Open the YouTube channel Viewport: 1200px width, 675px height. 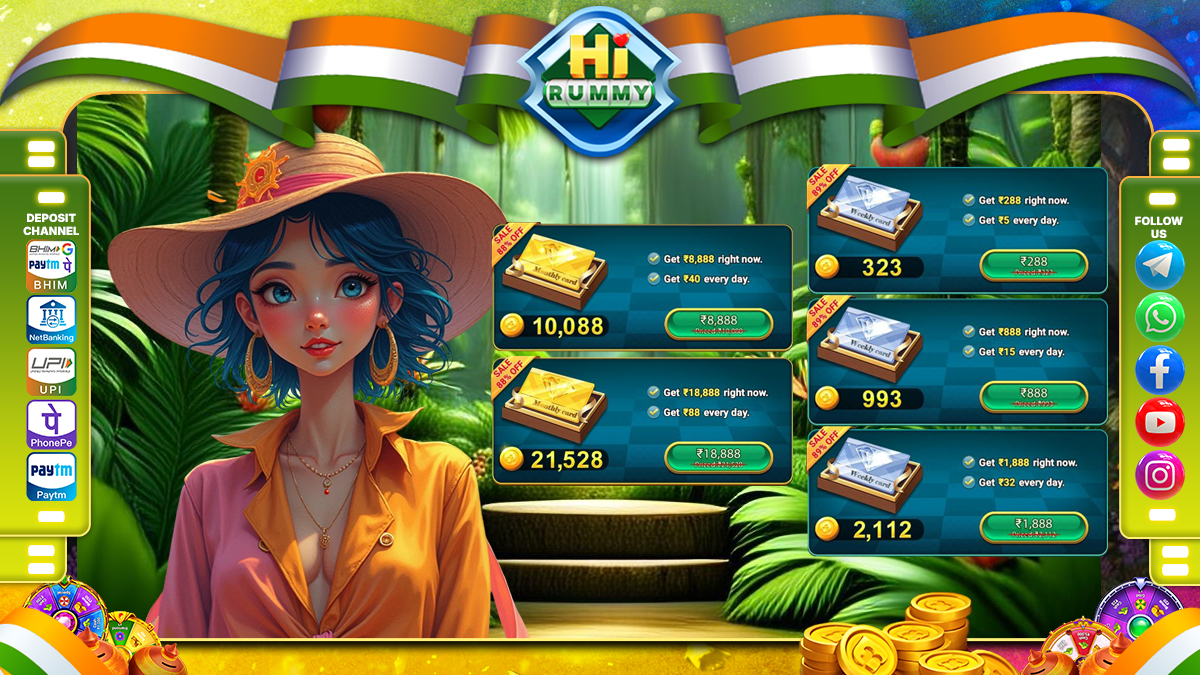tap(1160, 422)
